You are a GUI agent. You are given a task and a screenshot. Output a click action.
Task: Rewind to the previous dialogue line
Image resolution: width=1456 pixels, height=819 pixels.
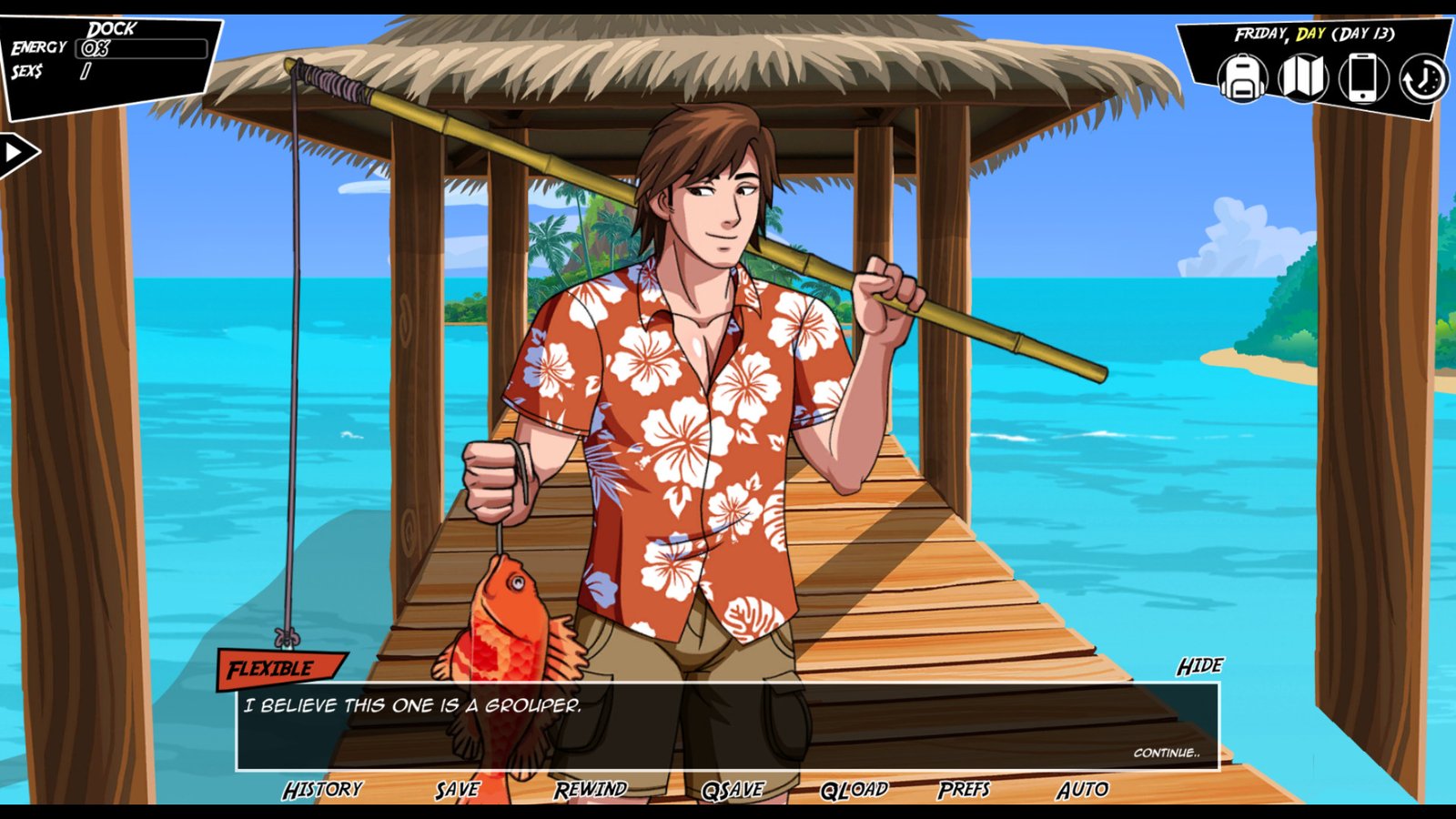pos(591,790)
